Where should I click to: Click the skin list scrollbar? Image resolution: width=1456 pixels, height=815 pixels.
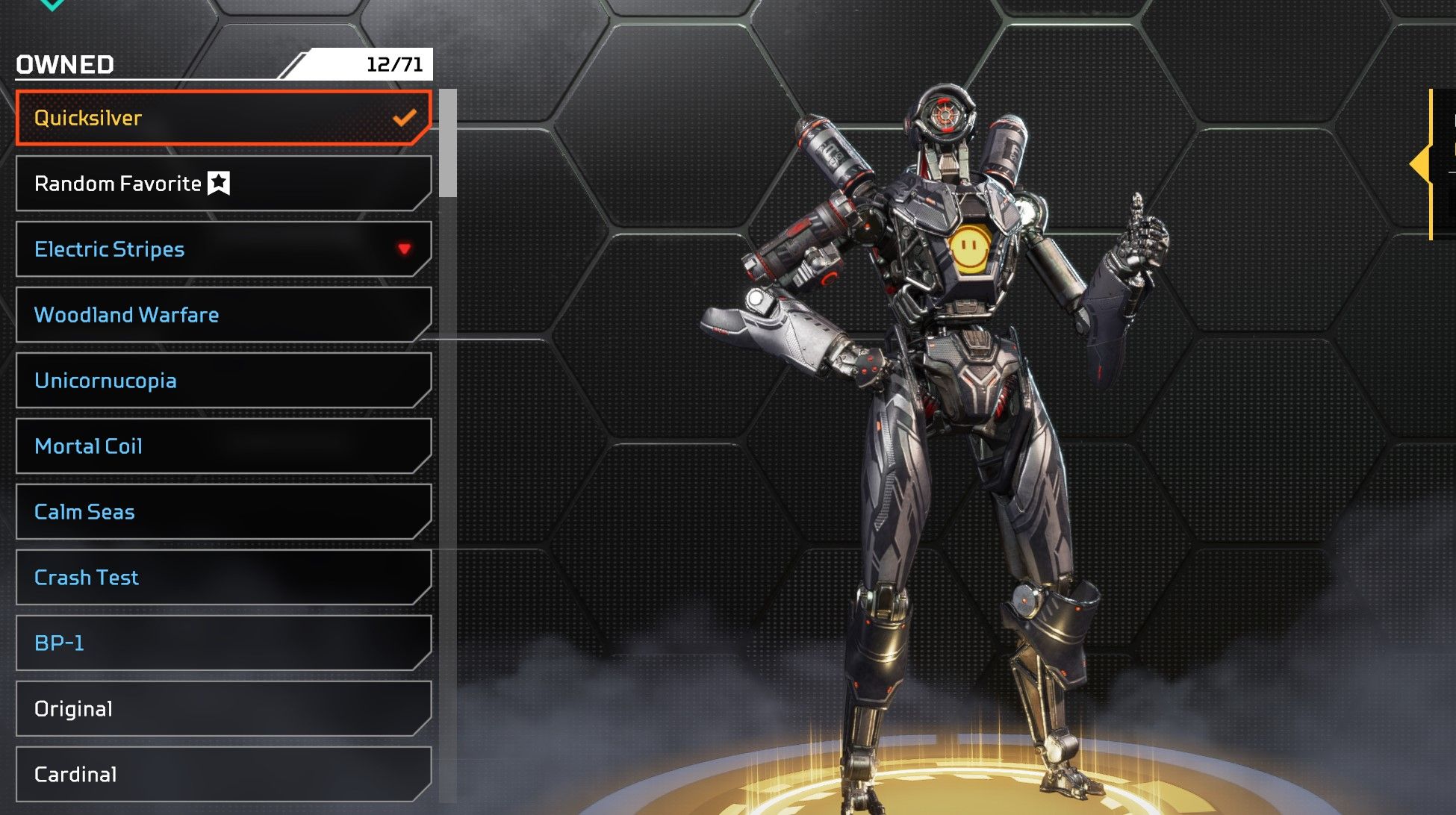click(448, 143)
